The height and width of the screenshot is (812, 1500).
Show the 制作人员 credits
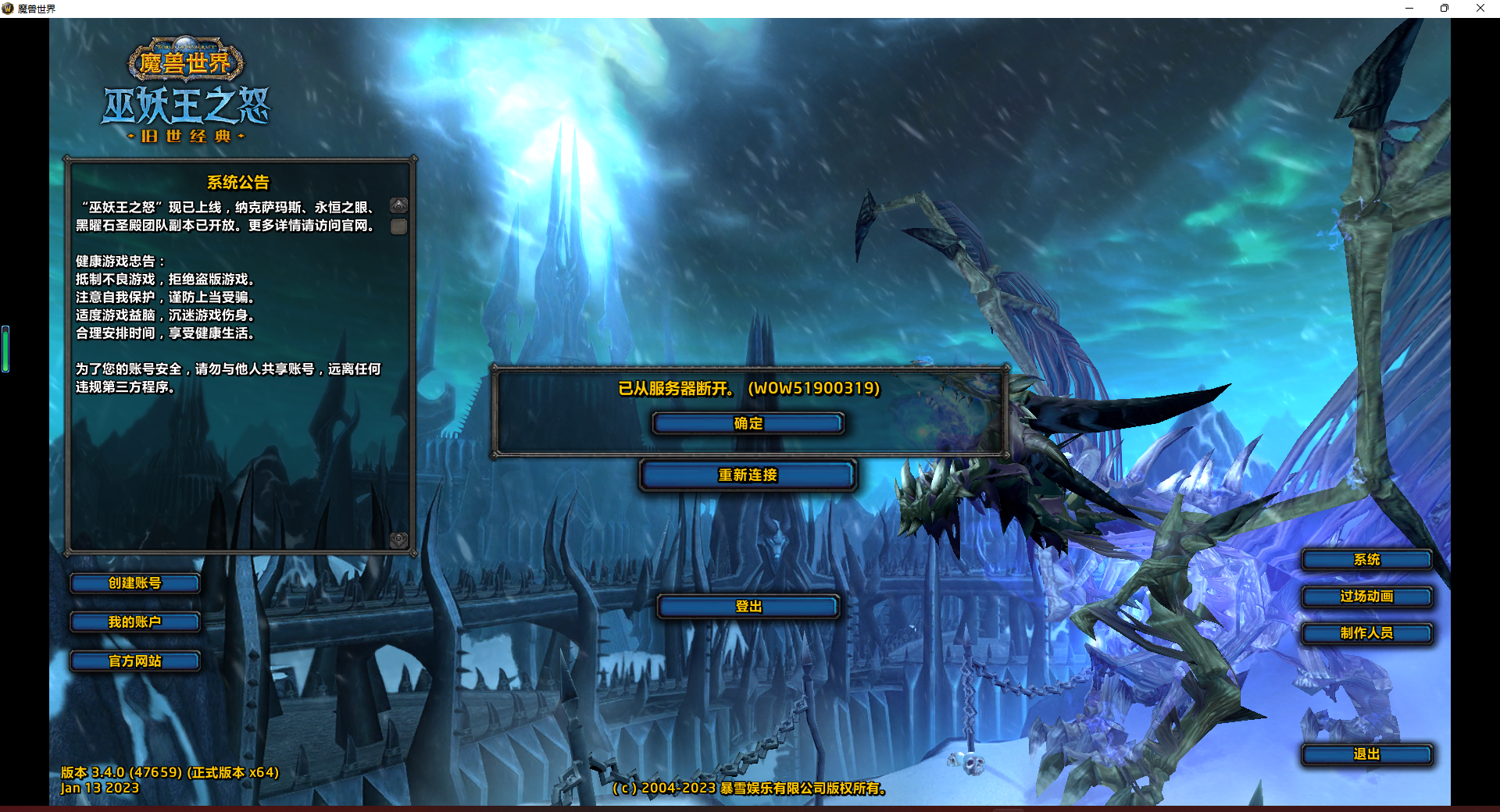point(1366,633)
